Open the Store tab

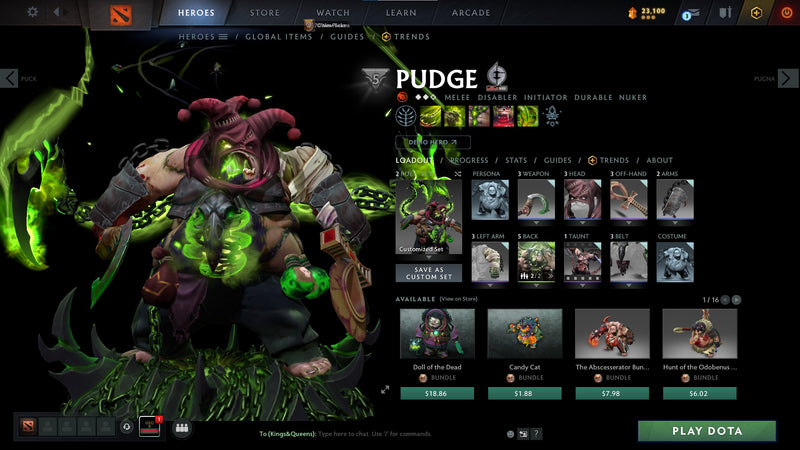tap(264, 13)
